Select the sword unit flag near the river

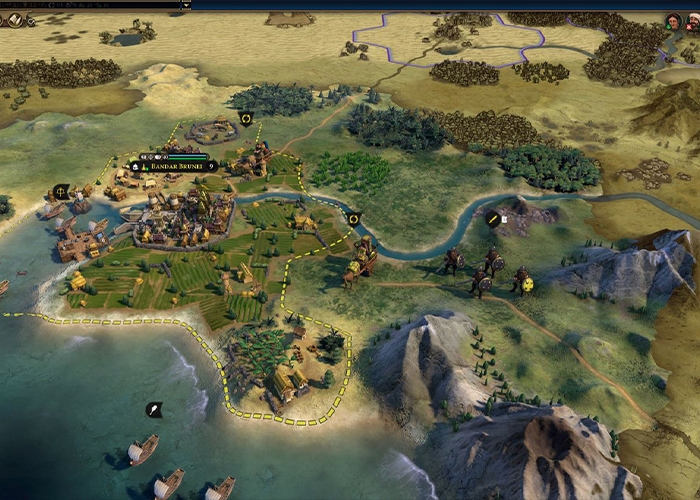pos(493,218)
